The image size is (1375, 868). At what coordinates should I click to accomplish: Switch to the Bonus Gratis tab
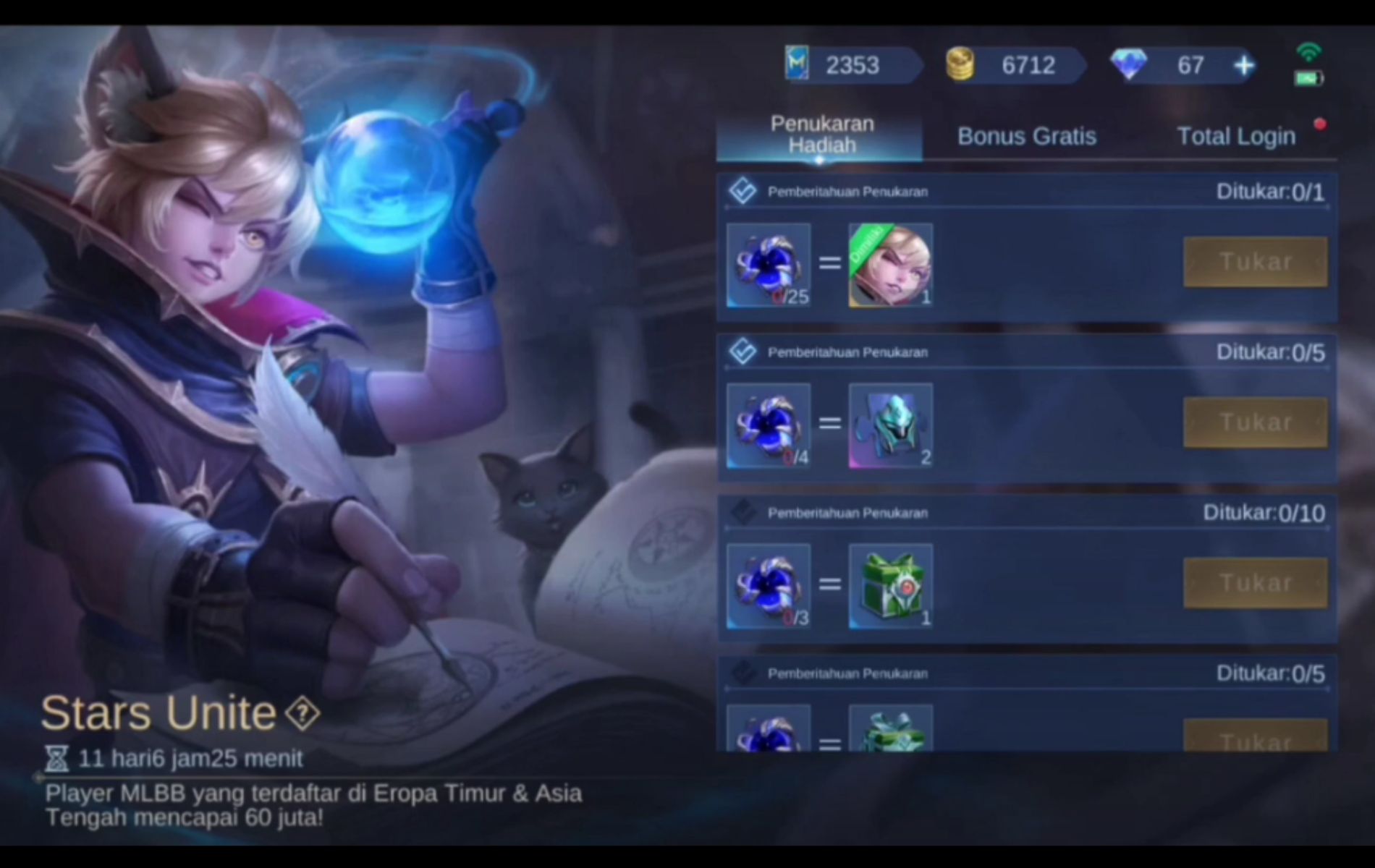(1027, 136)
